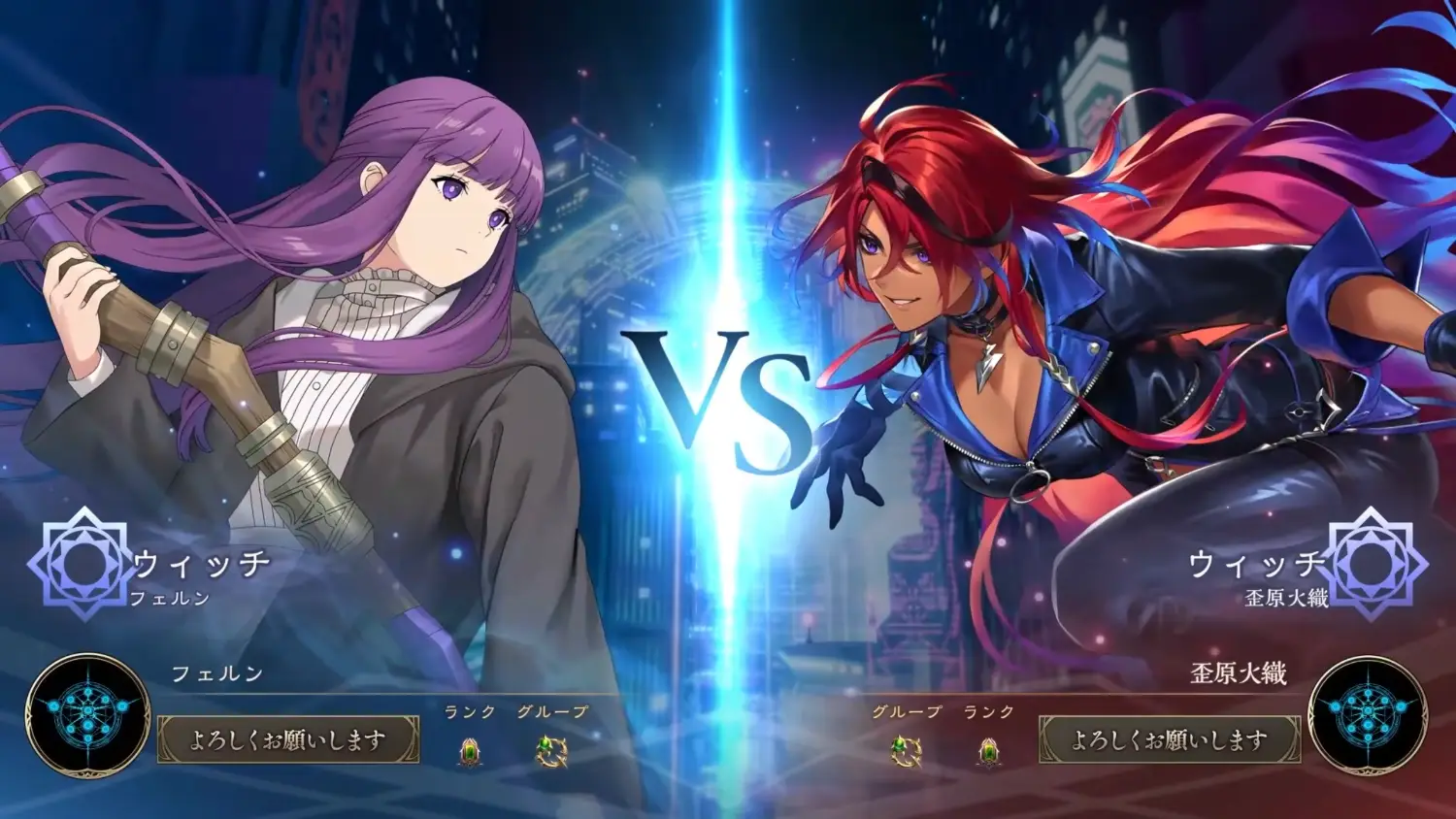Click 歪原大織's rank badge under ランク
This screenshot has width=1456, height=819.
pos(988,752)
